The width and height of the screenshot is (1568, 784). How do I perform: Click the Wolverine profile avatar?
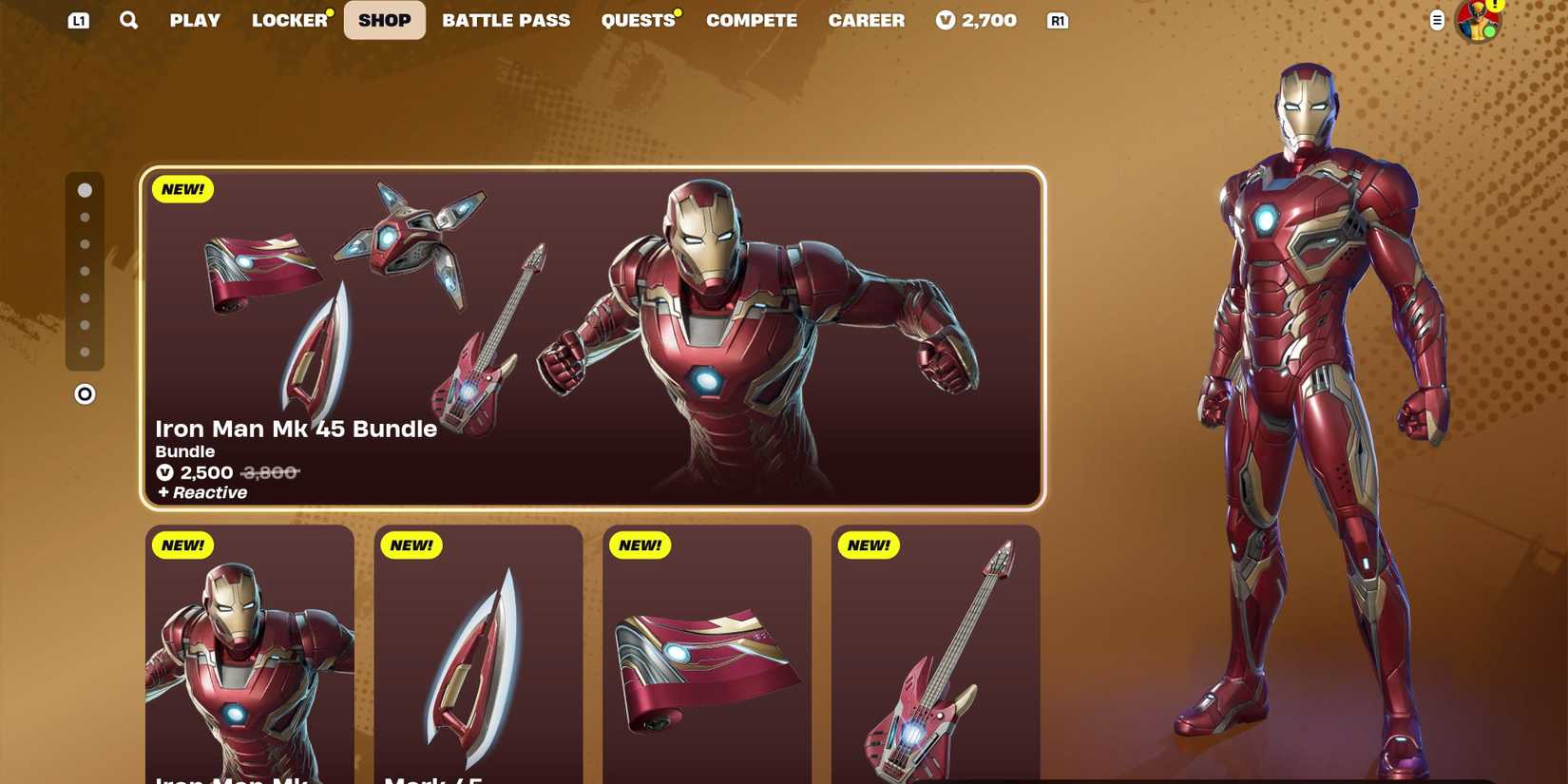(1477, 20)
